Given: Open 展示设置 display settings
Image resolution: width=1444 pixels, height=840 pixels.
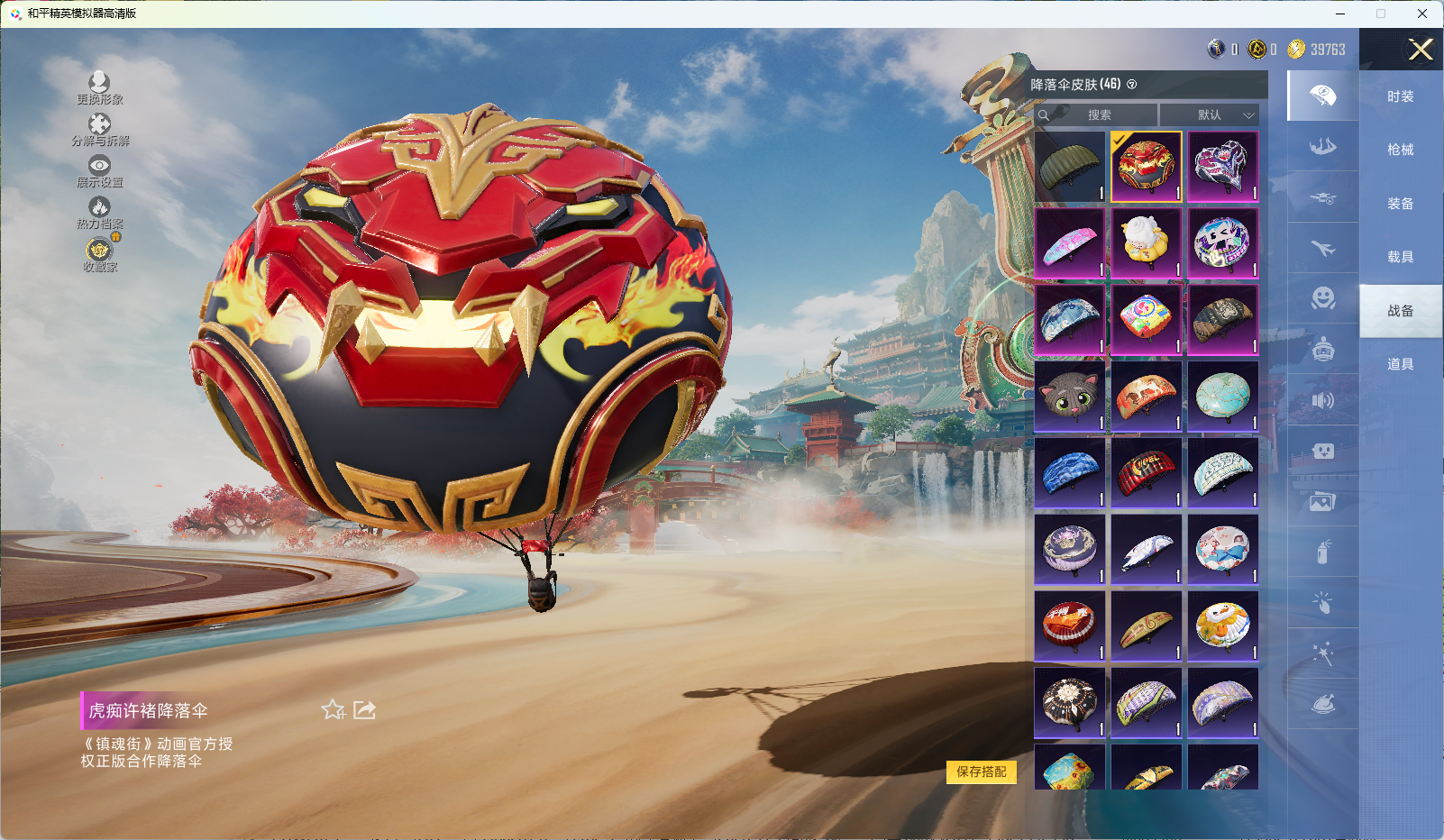Looking at the screenshot, I should (x=99, y=170).
